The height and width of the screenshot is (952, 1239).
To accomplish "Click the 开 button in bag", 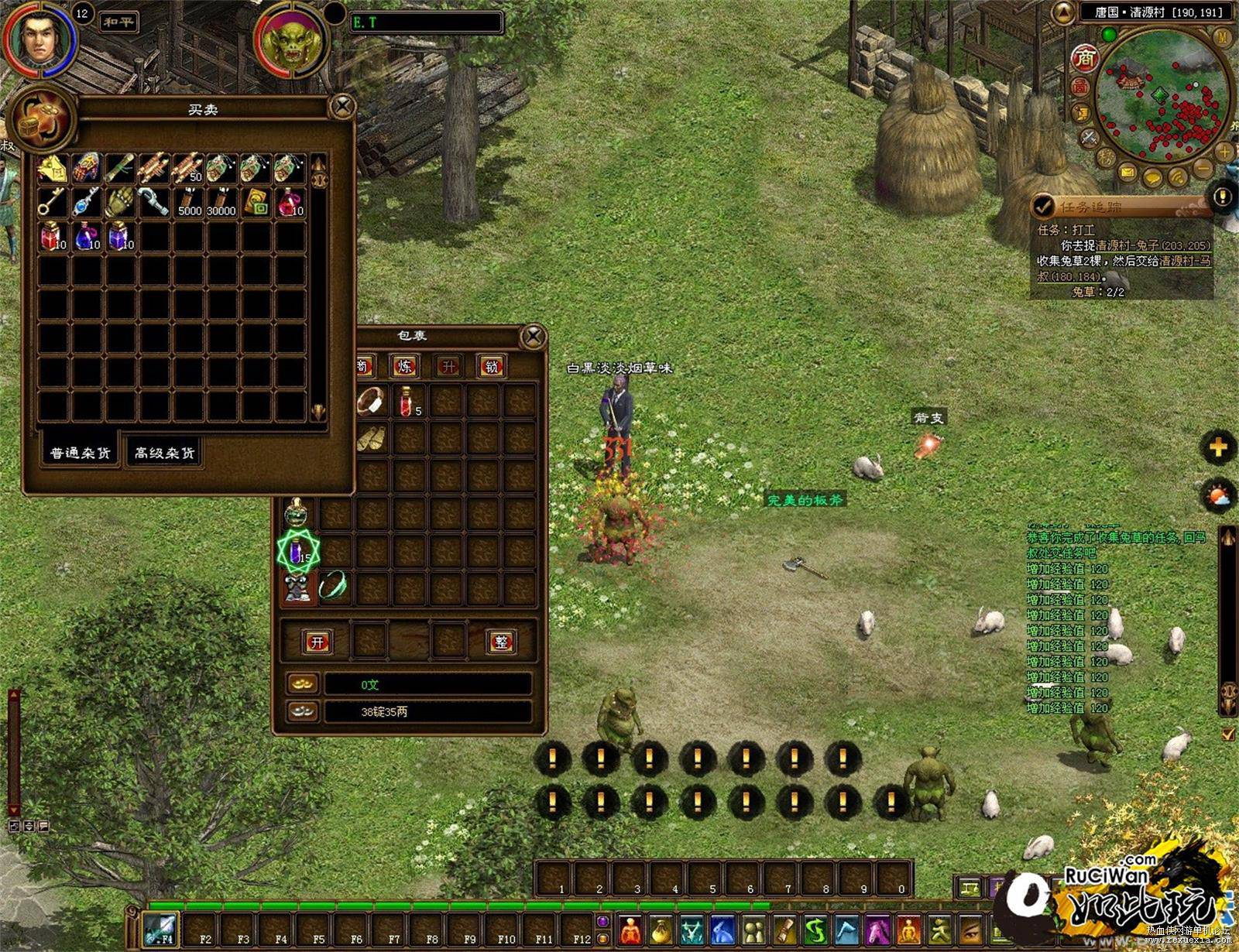I will click(x=317, y=642).
